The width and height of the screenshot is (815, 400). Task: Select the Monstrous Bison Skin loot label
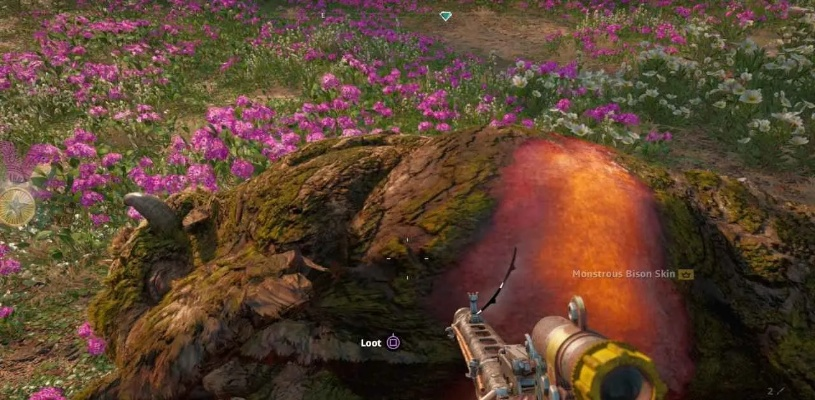click(624, 274)
